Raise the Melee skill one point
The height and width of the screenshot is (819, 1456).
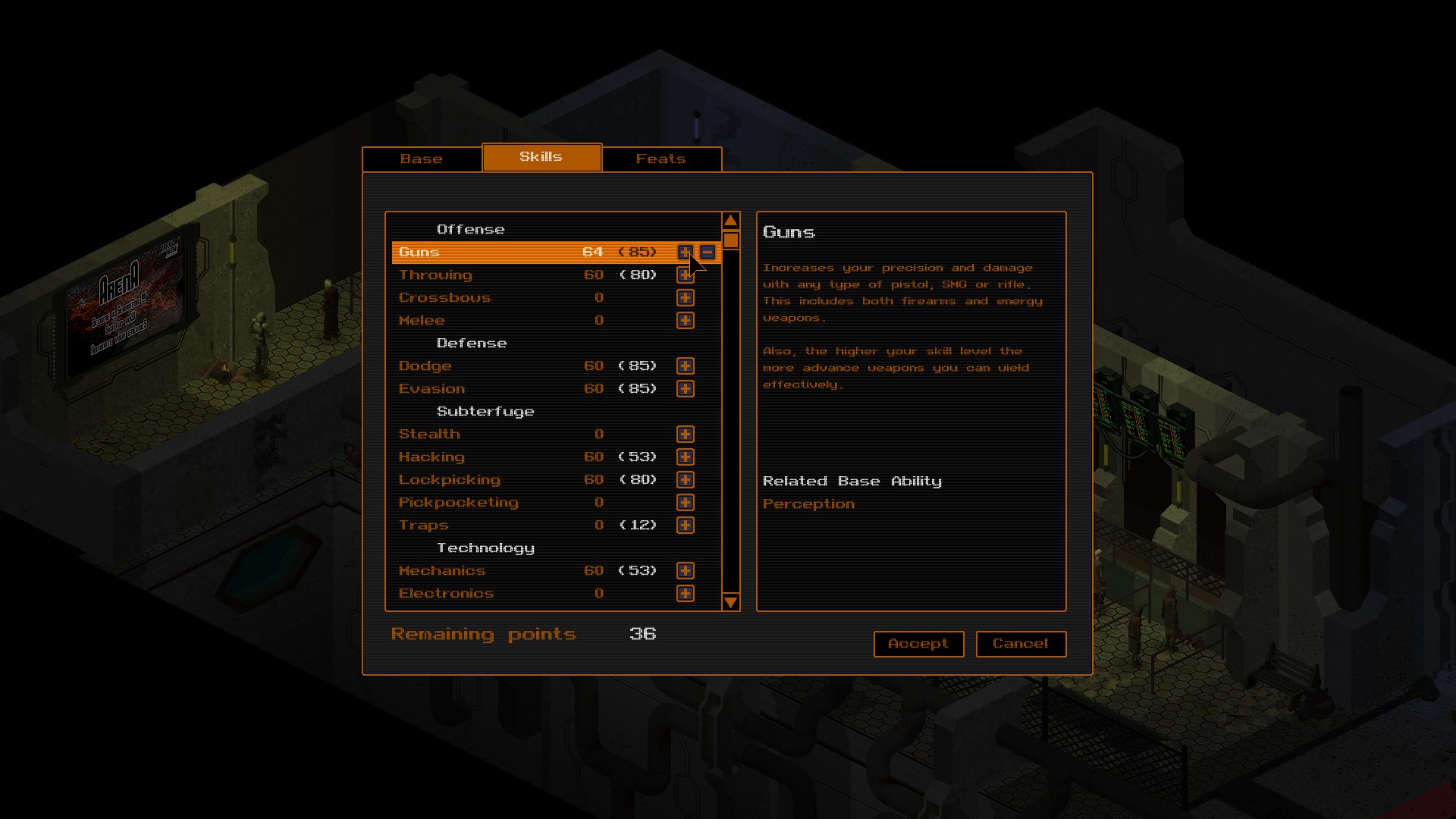click(x=685, y=320)
